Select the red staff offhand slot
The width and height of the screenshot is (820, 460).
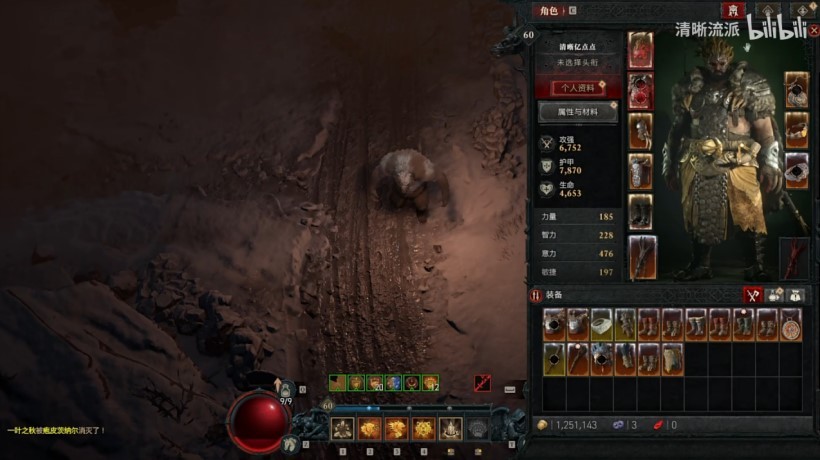coord(794,257)
